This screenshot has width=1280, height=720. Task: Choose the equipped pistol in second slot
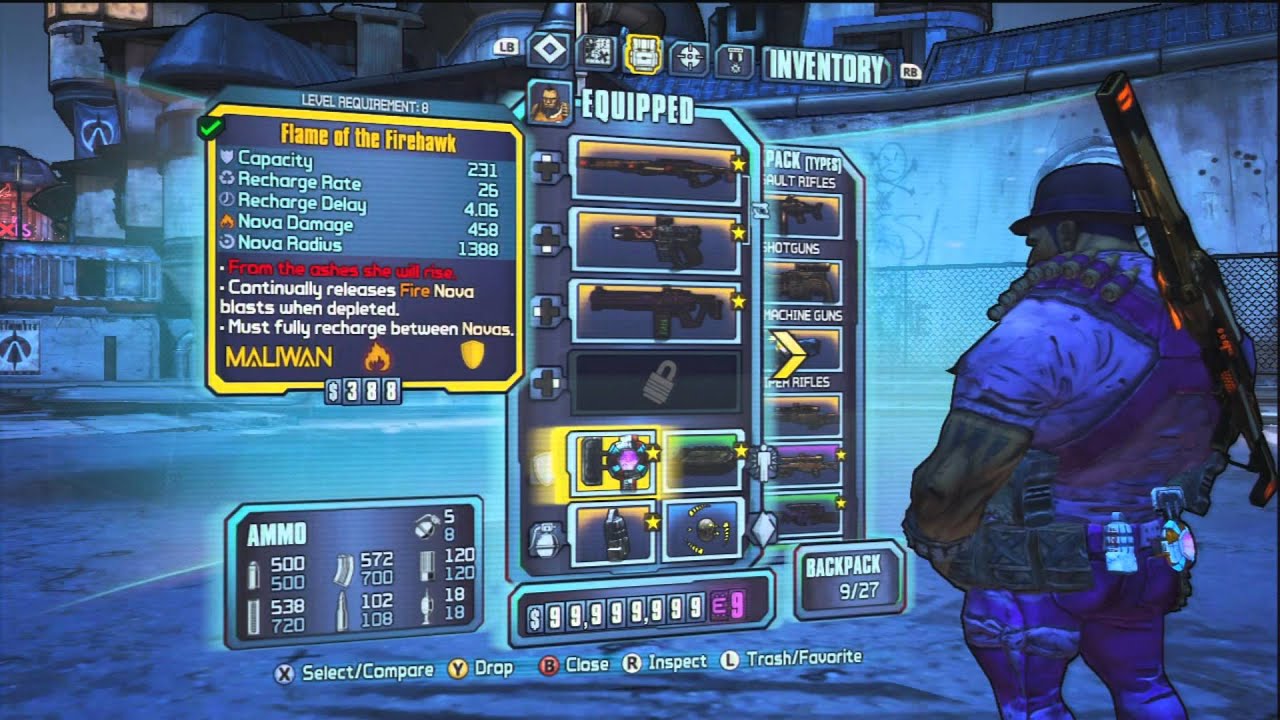click(x=655, y=240)
